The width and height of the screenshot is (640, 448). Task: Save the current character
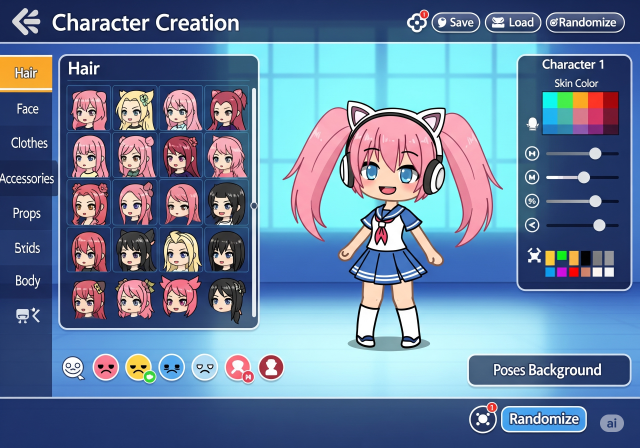tap(456, 22)
